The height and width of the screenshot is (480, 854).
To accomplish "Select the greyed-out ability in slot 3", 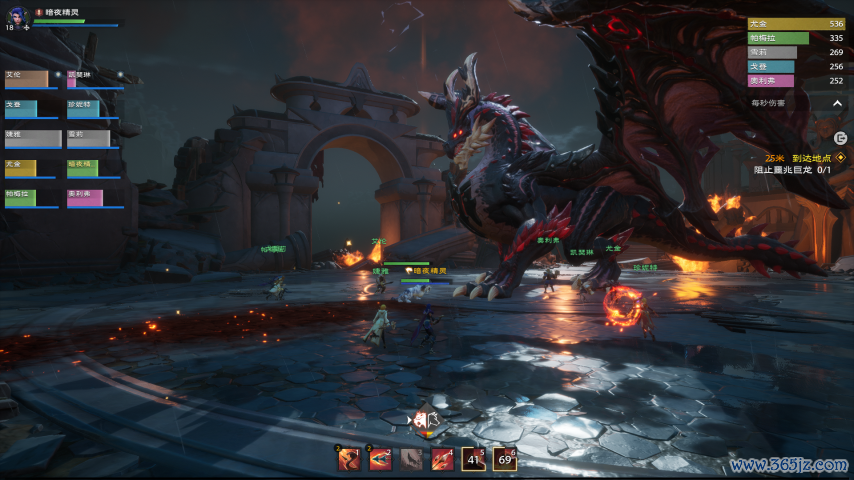I will (411, 459).
